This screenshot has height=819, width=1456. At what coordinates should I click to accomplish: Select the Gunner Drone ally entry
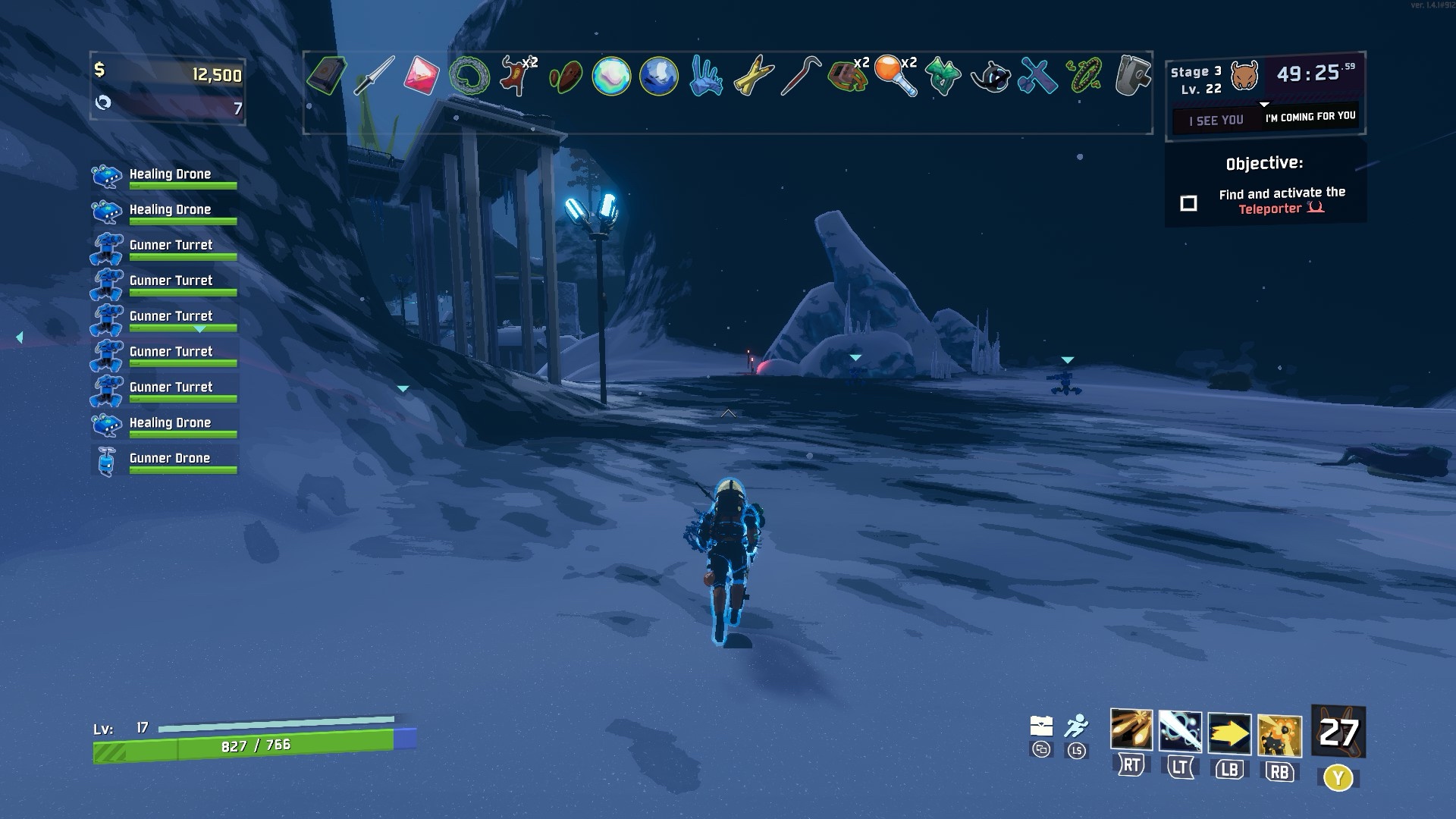[169, 459]
